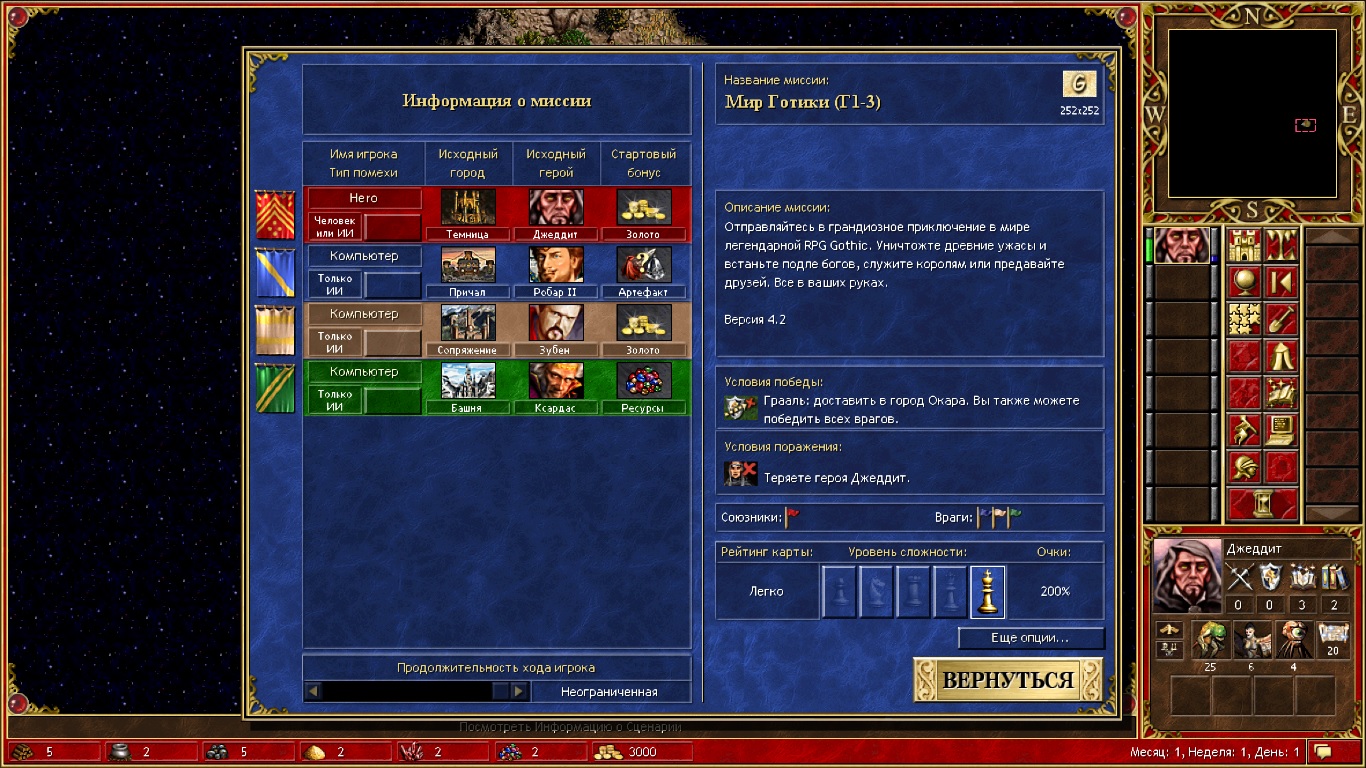This screenshot has height=768, width=1366.
Task: Choose the Ресурсы starting bonus icon
Action: tap(643, 381)
